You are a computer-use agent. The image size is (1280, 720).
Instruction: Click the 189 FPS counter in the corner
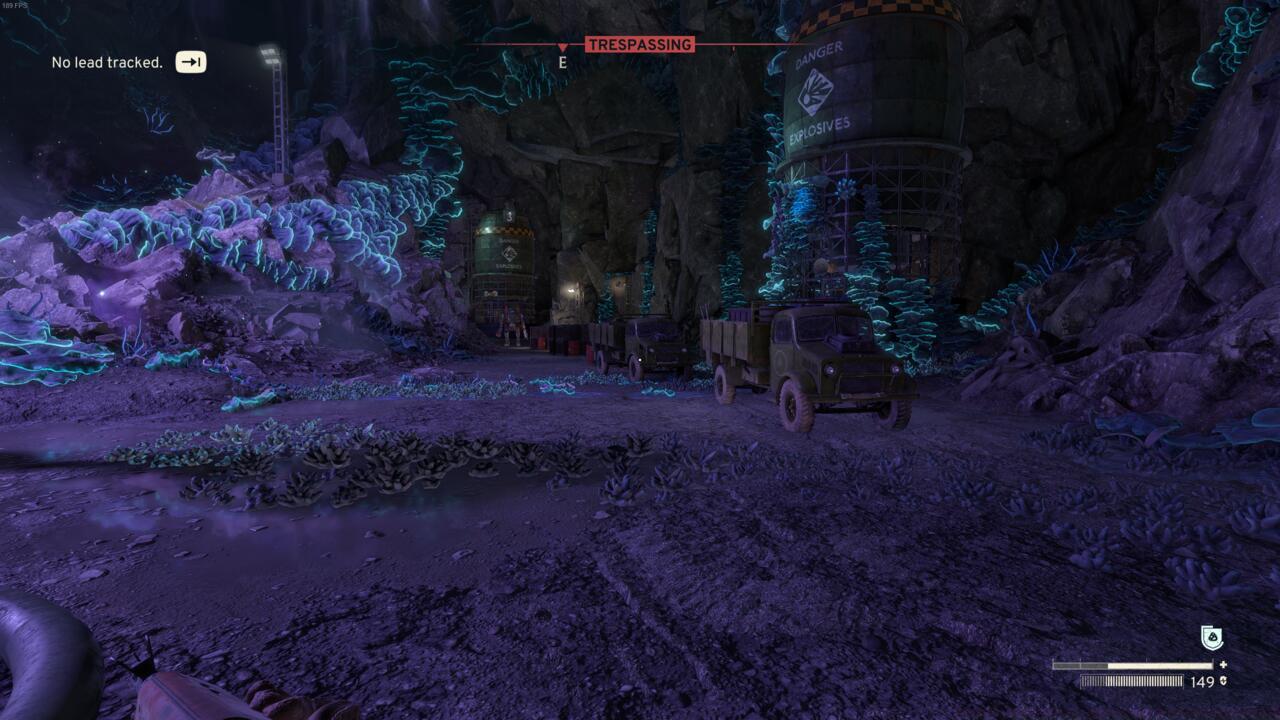[x=16, y=6]
